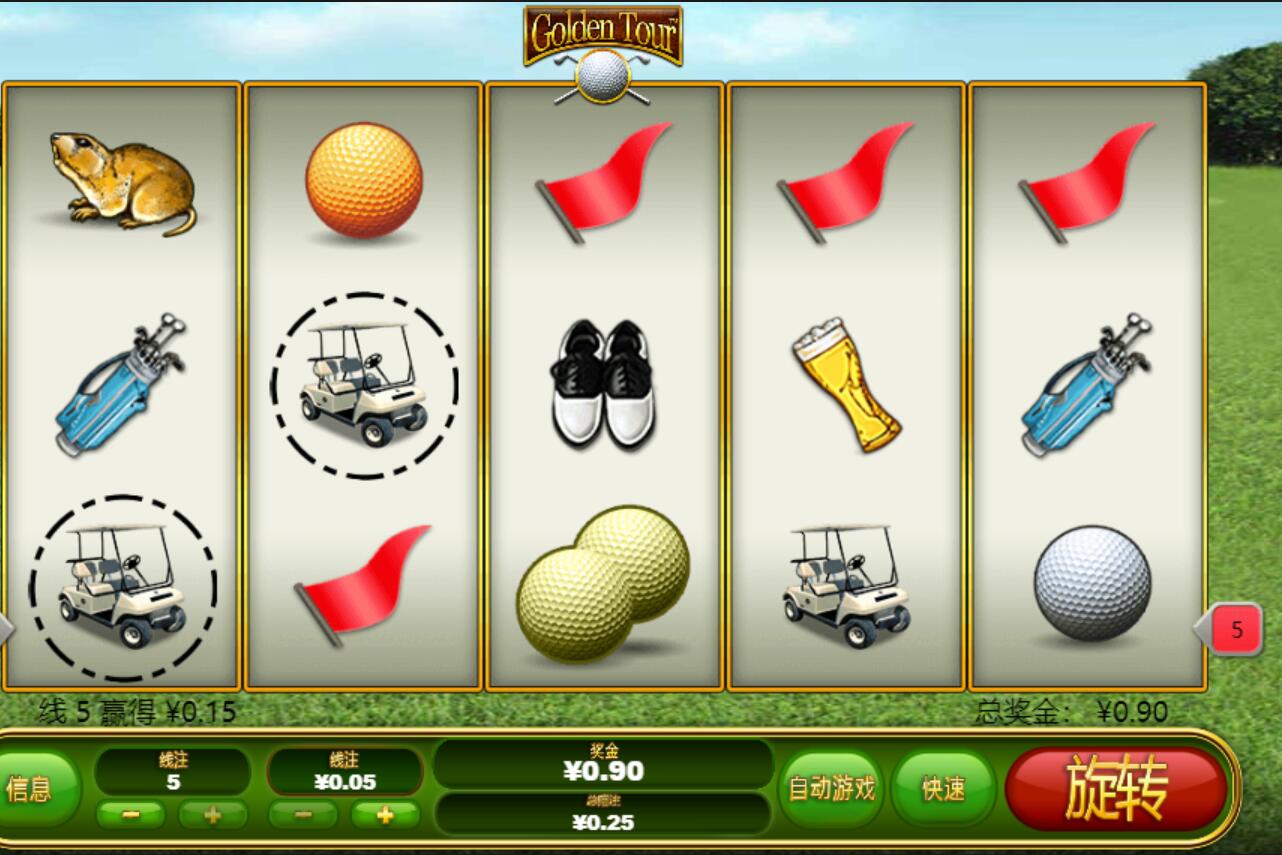Viewport: 1282px width, 855px height.
Task: Increase the line count above 5
Action: tap(212, 815)
